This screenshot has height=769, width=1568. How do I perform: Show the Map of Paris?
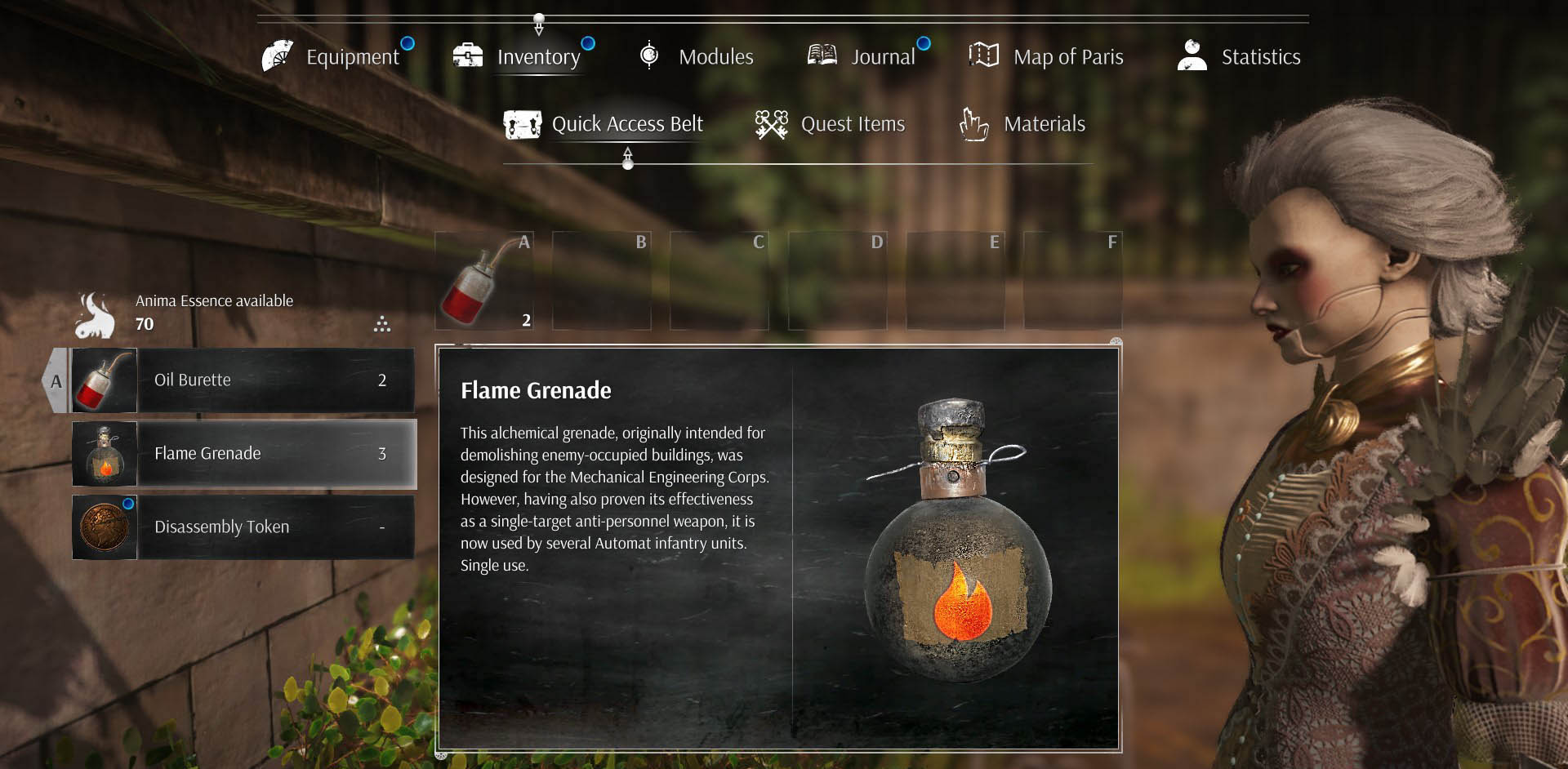(x=1047, y=56)
